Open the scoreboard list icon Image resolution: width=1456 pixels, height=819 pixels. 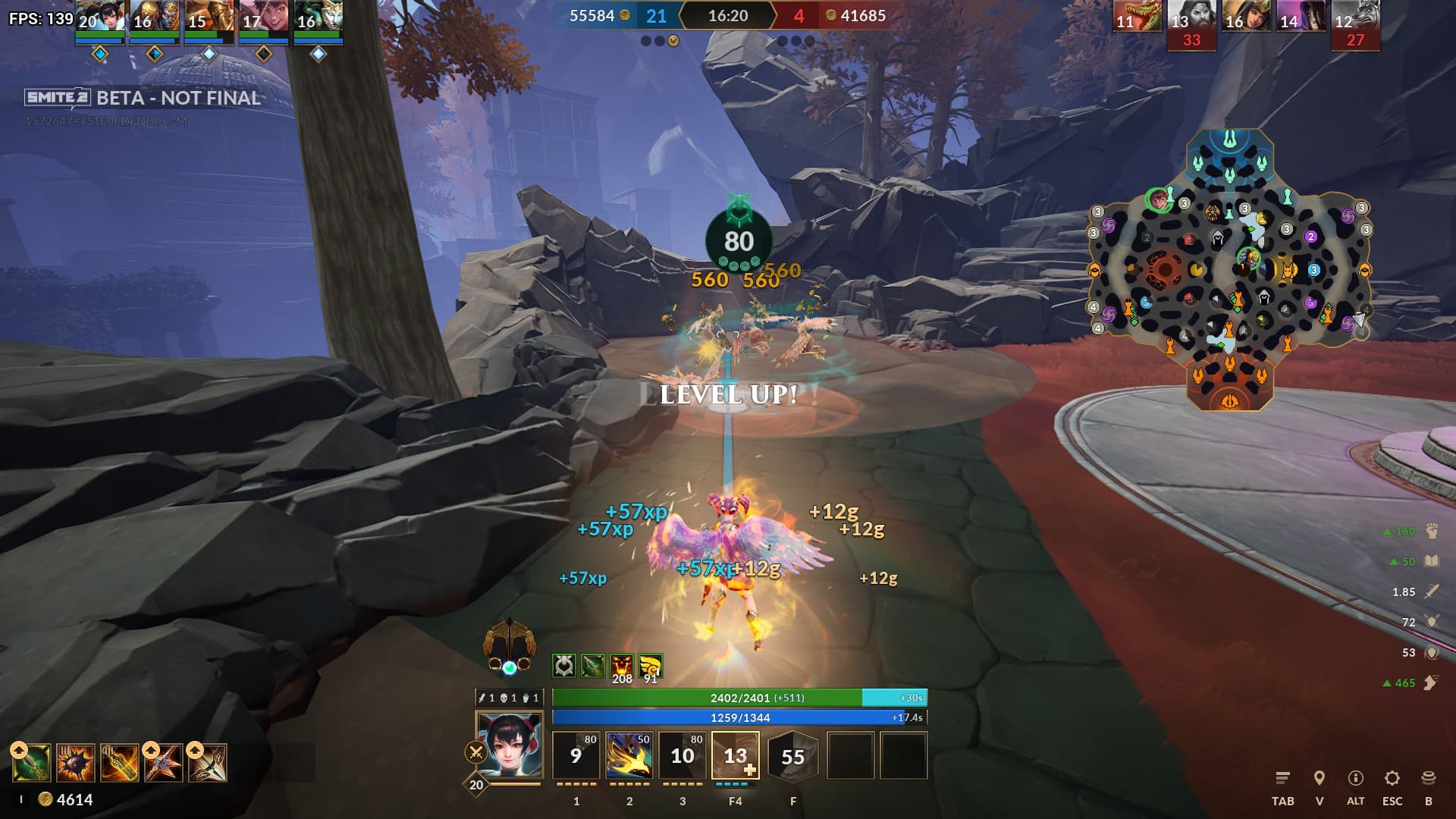tap(1282, 778)
